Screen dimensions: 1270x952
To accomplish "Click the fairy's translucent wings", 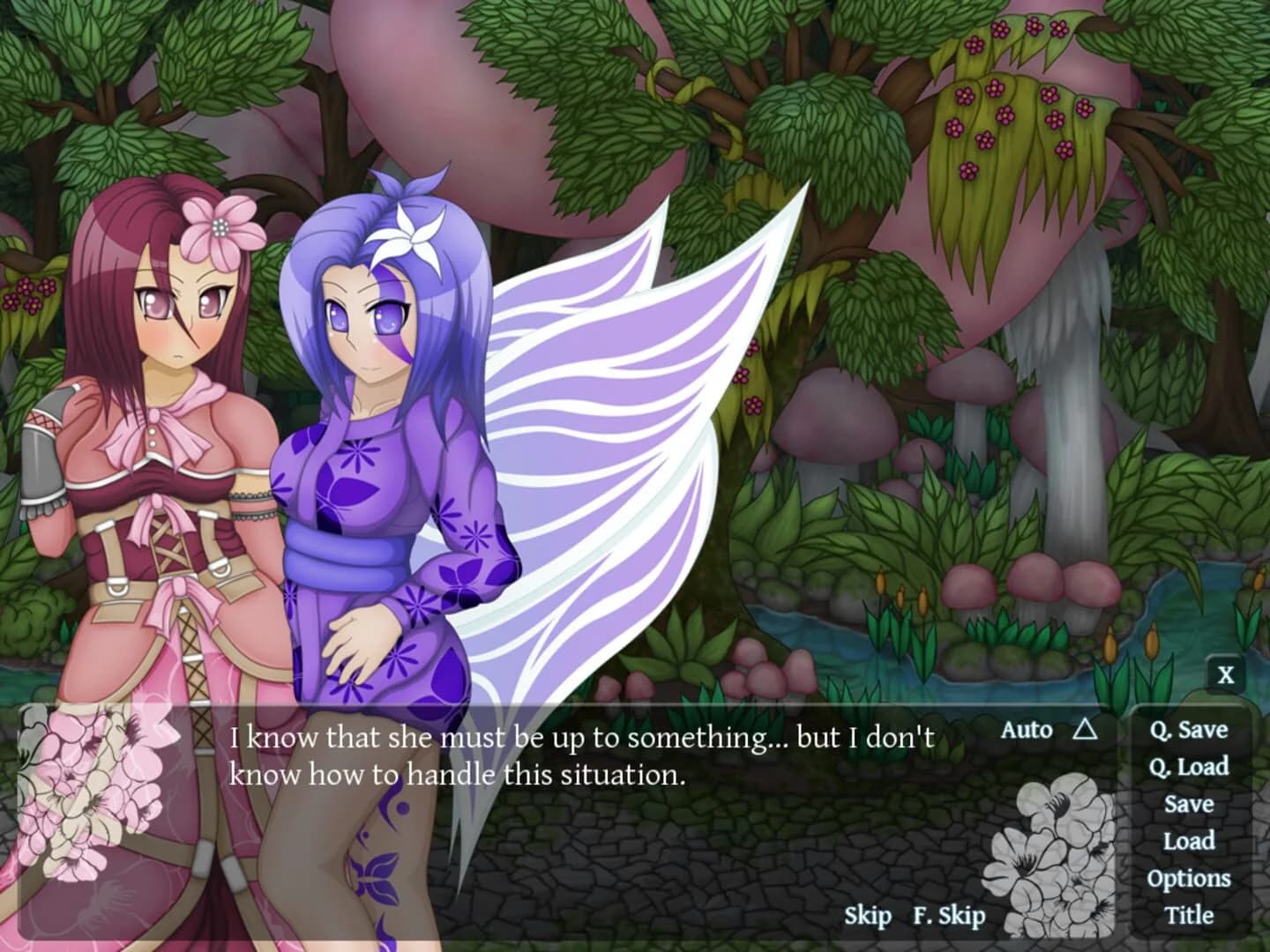I will tap(617, 397).
